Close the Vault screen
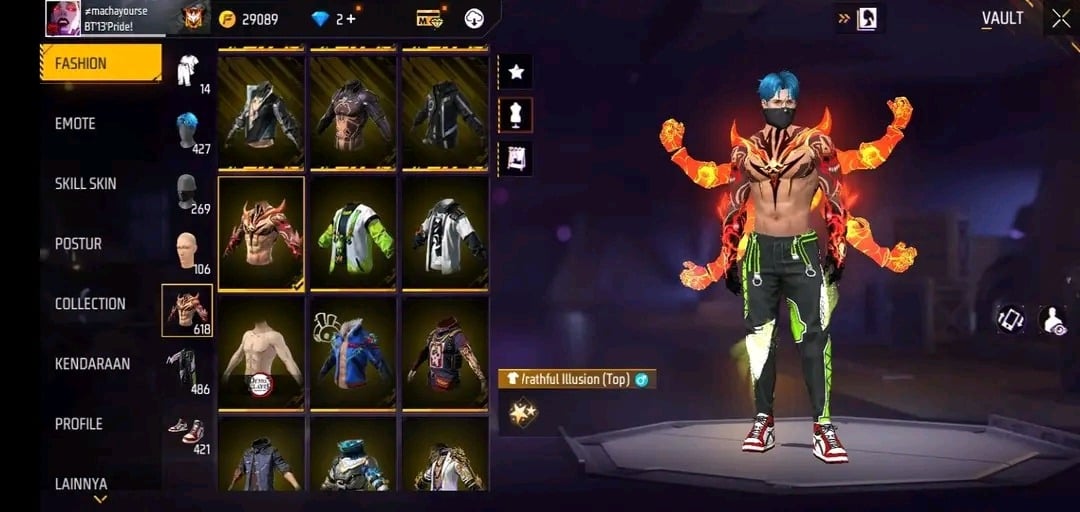1080x512 pixels. tap(1061, 18)
